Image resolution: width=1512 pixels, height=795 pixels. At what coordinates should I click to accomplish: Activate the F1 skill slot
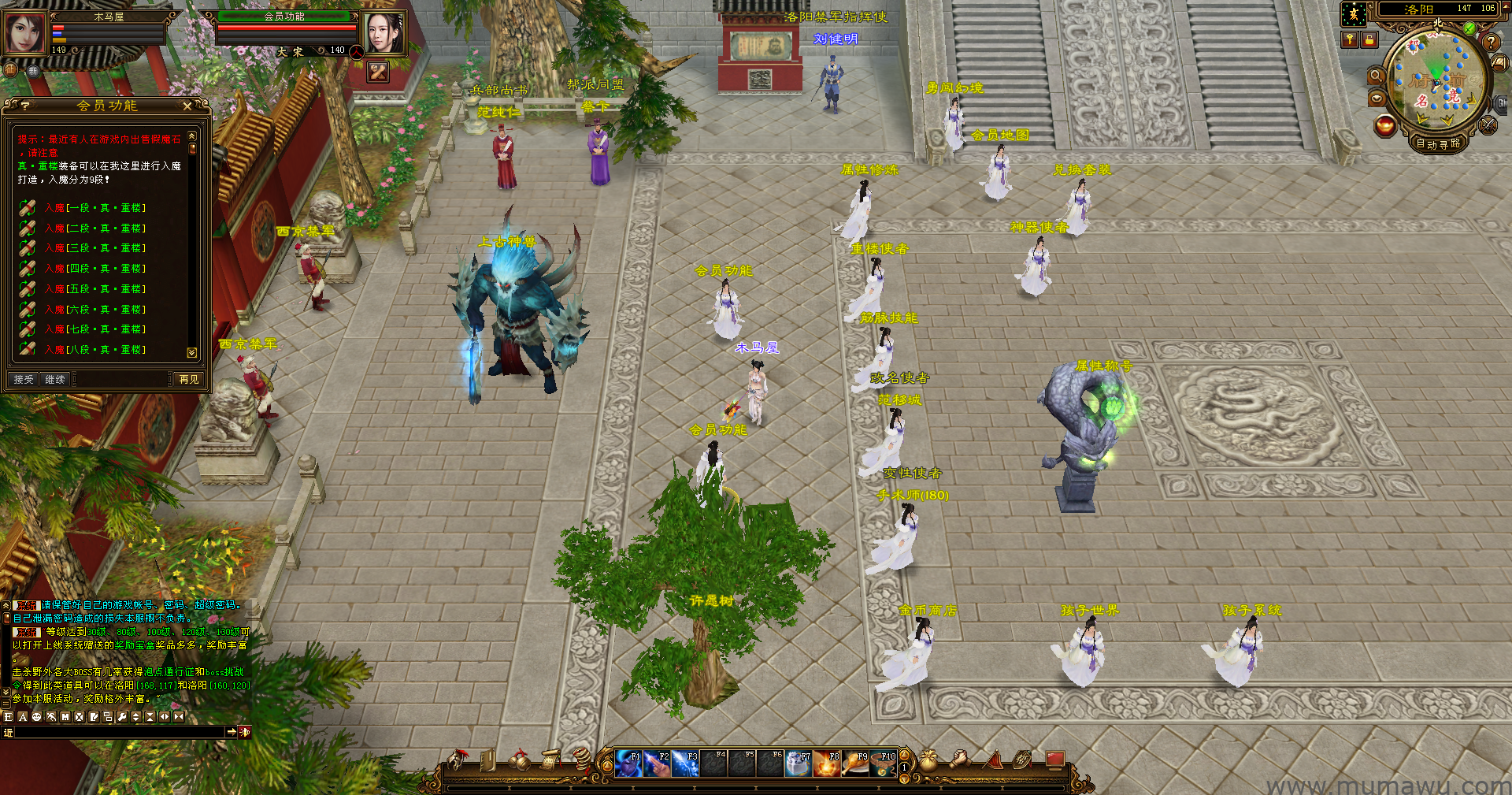pyautogui.click(x=628, y=763)
